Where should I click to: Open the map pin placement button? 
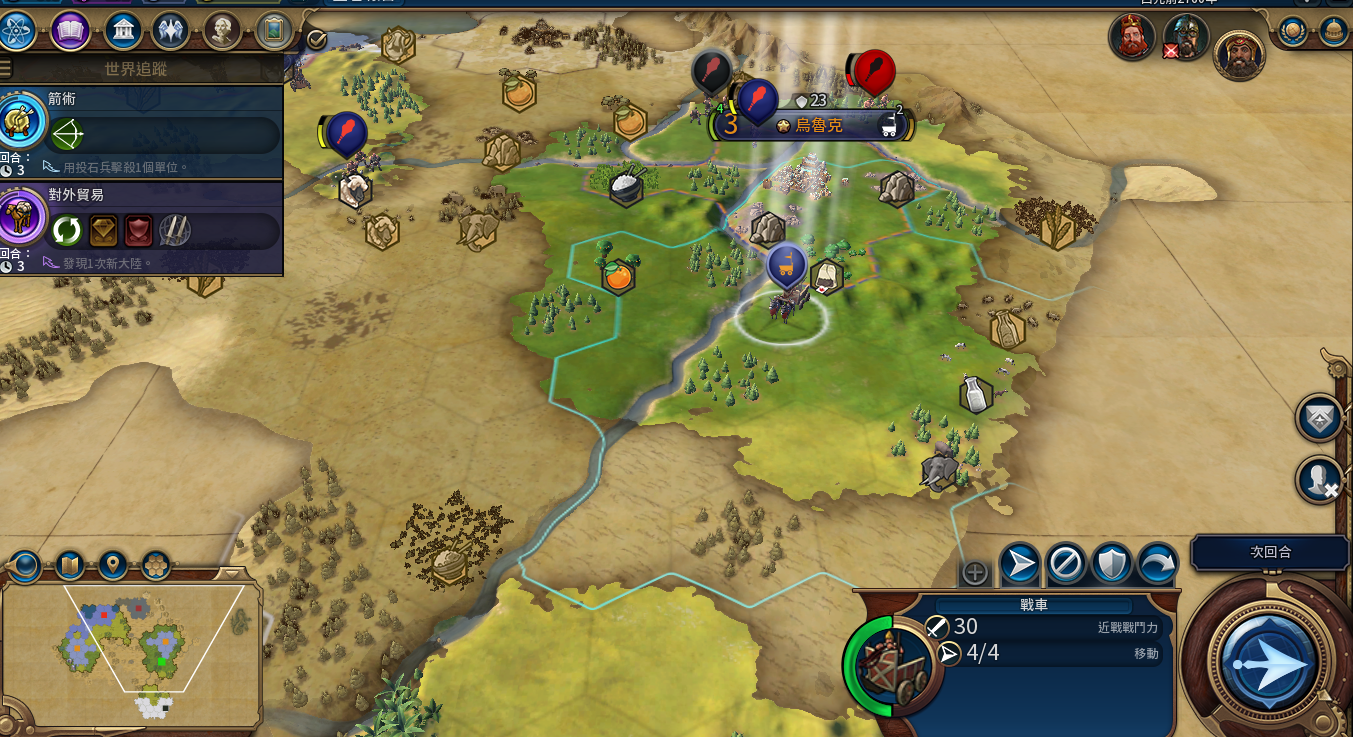[112, 566]
